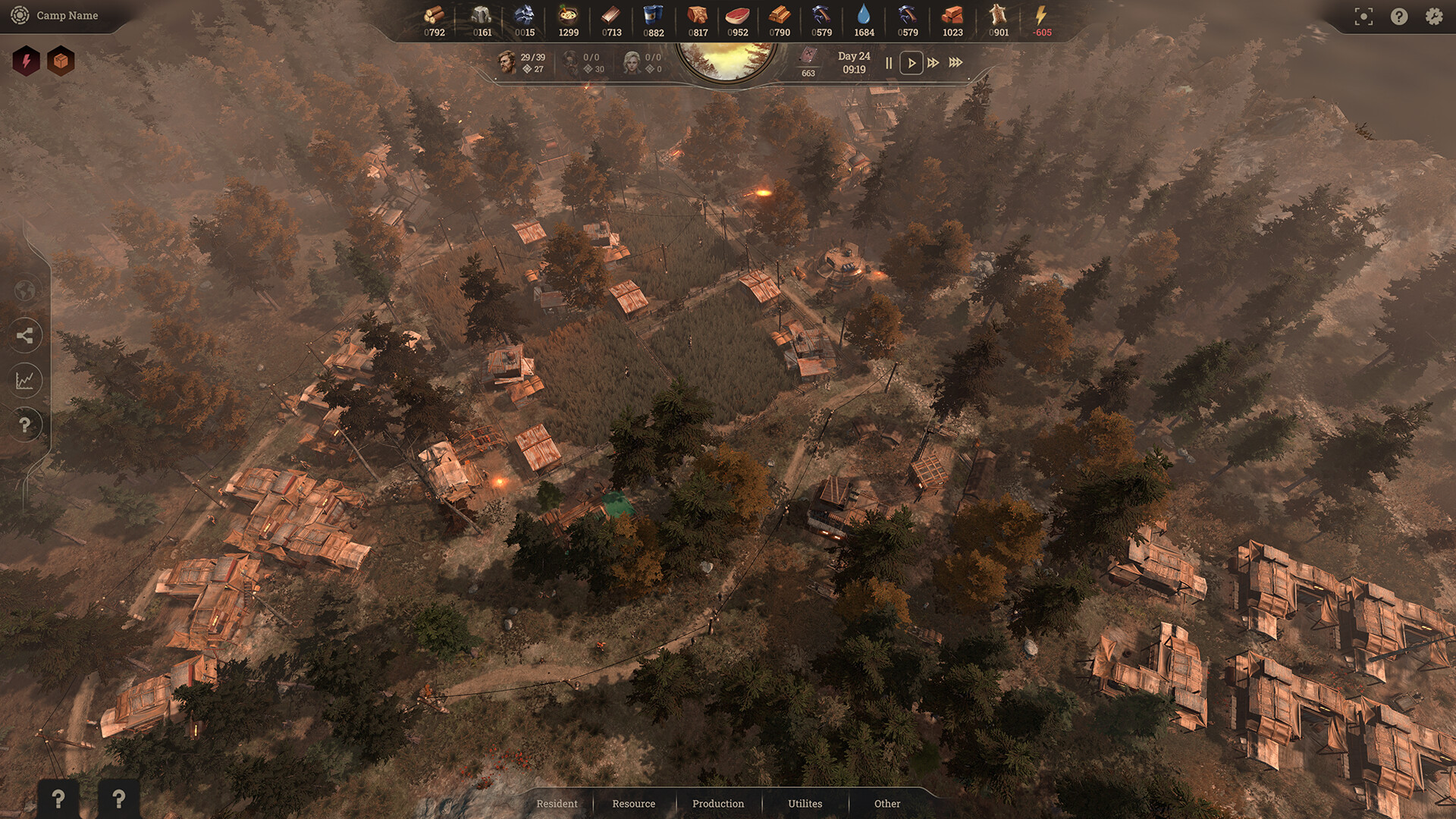Open the settings gear in top right
This screenshot has height=819, width=1456.
pyautogui.click(x=1433, y=15)
